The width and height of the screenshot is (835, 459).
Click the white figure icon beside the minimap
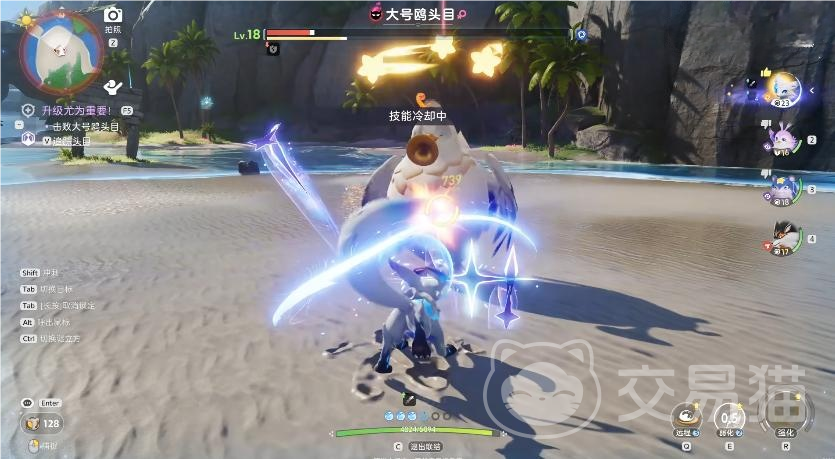tap(113, 88)
